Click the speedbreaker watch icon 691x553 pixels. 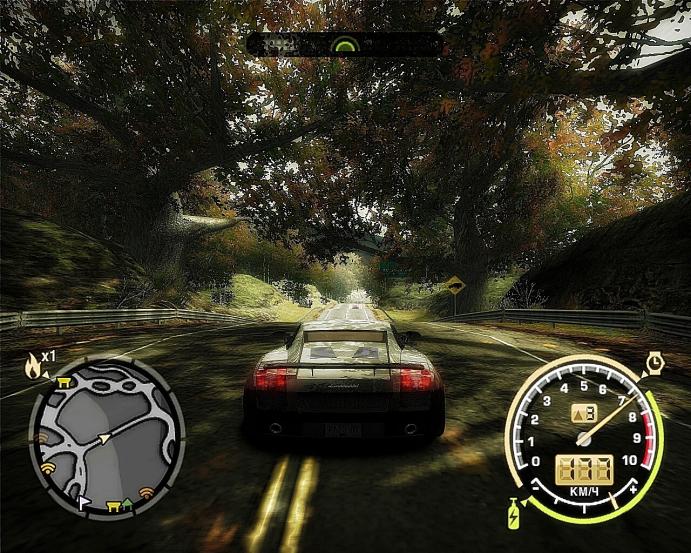tap(655, 360)
